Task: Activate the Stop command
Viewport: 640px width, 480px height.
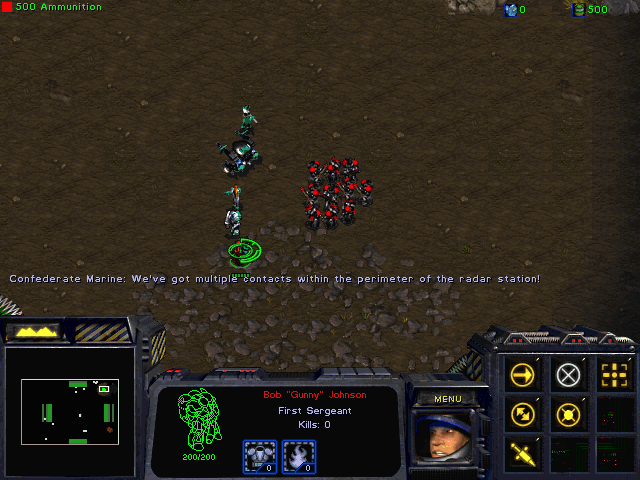Action: [x=568, y=375]
